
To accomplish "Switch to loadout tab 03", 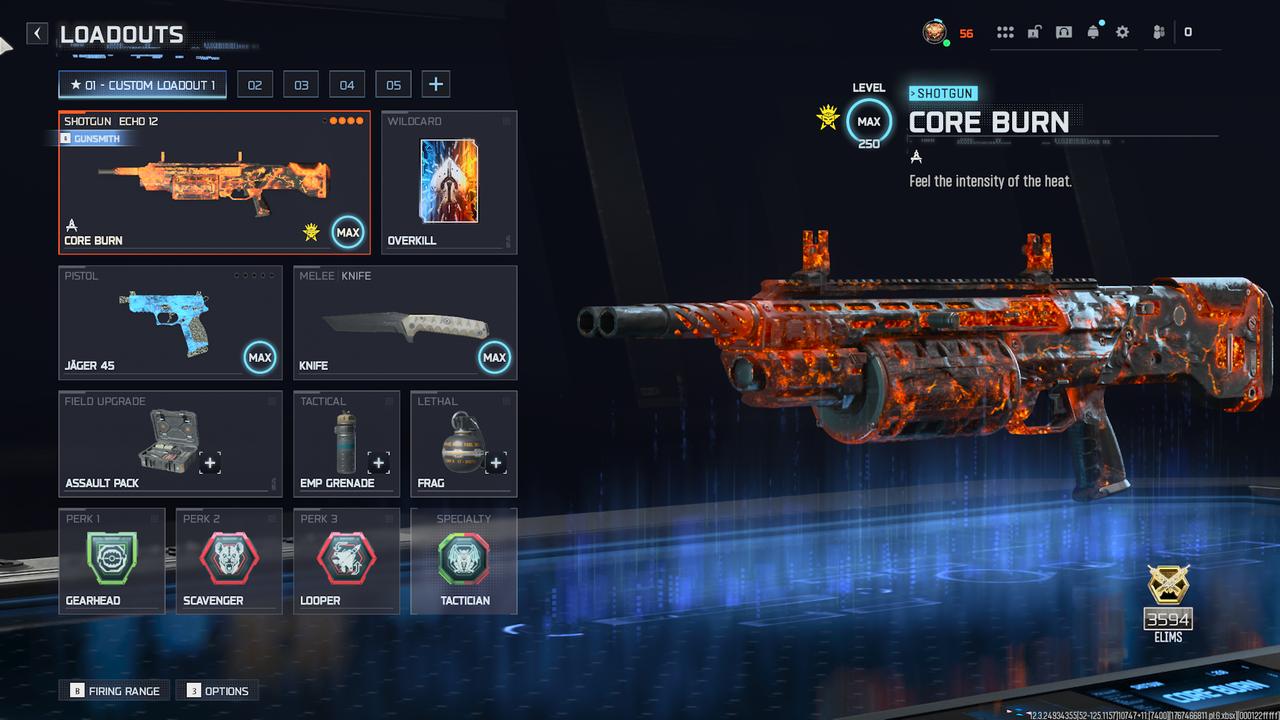I will click(x=301, y=85).
